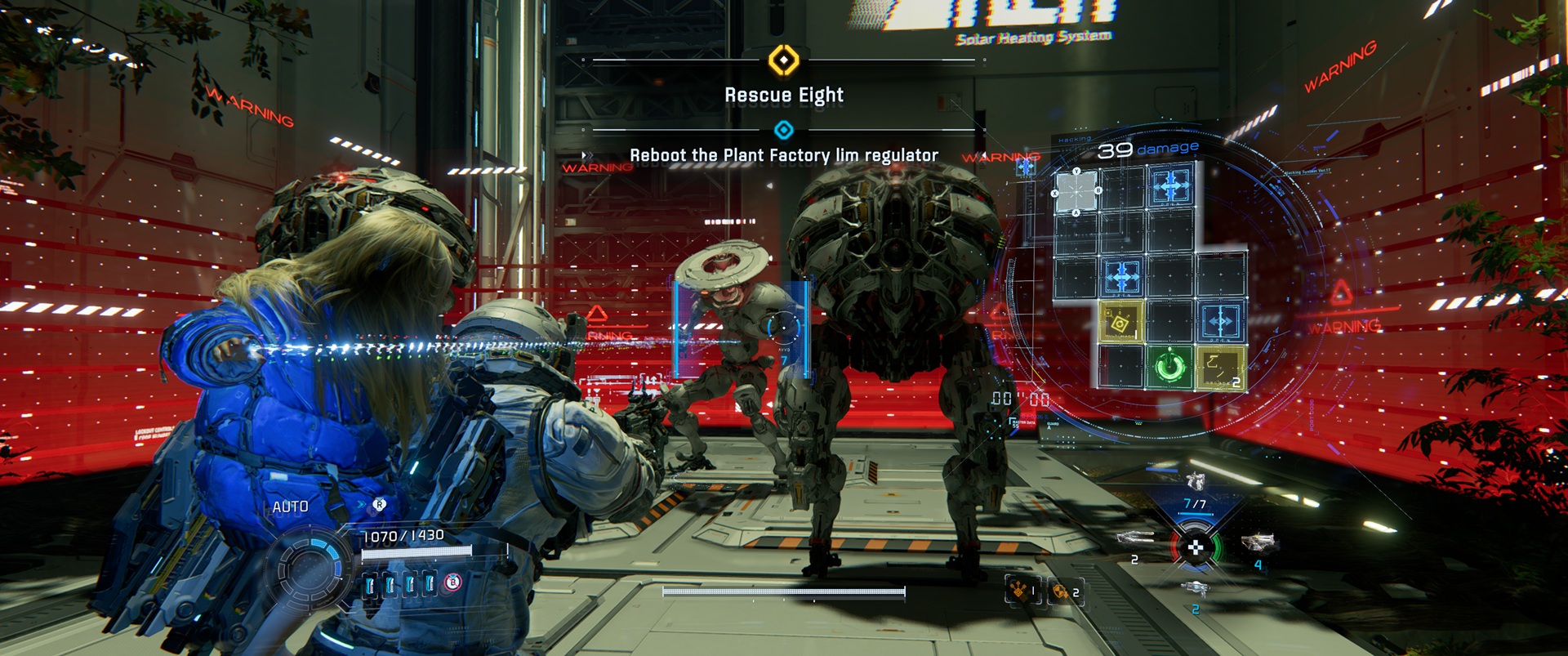Select the white cursor tile on hacking grid
Viewport: 1568px width, 656px height.
pos(1076,191)
